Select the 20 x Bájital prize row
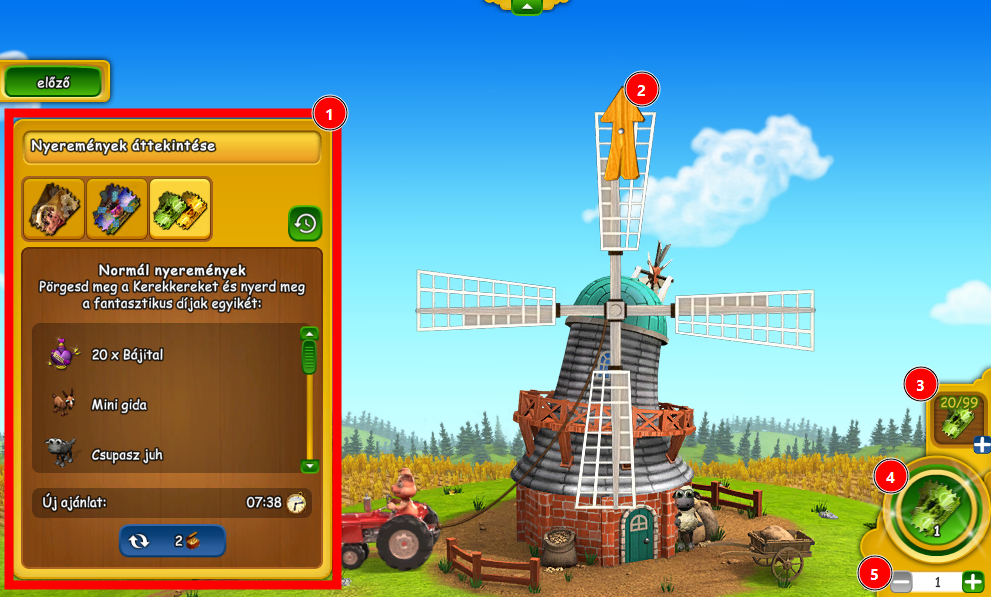This screenshot has width=991, height=597. 165,354
